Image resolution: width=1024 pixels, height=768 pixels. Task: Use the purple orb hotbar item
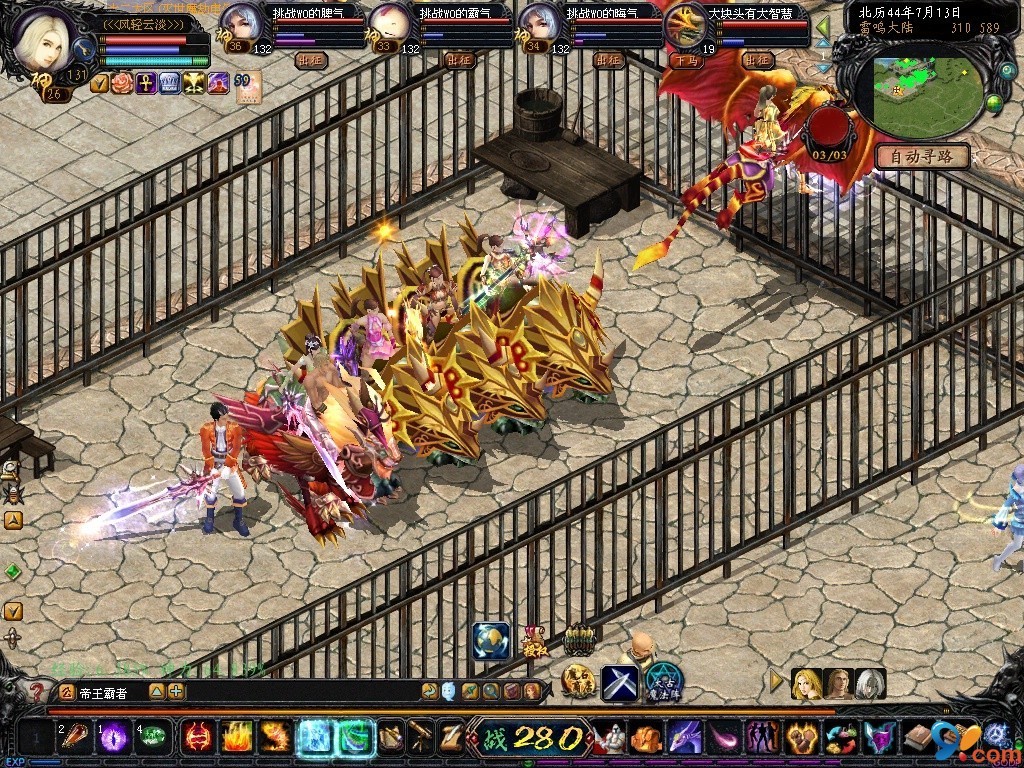114,737
